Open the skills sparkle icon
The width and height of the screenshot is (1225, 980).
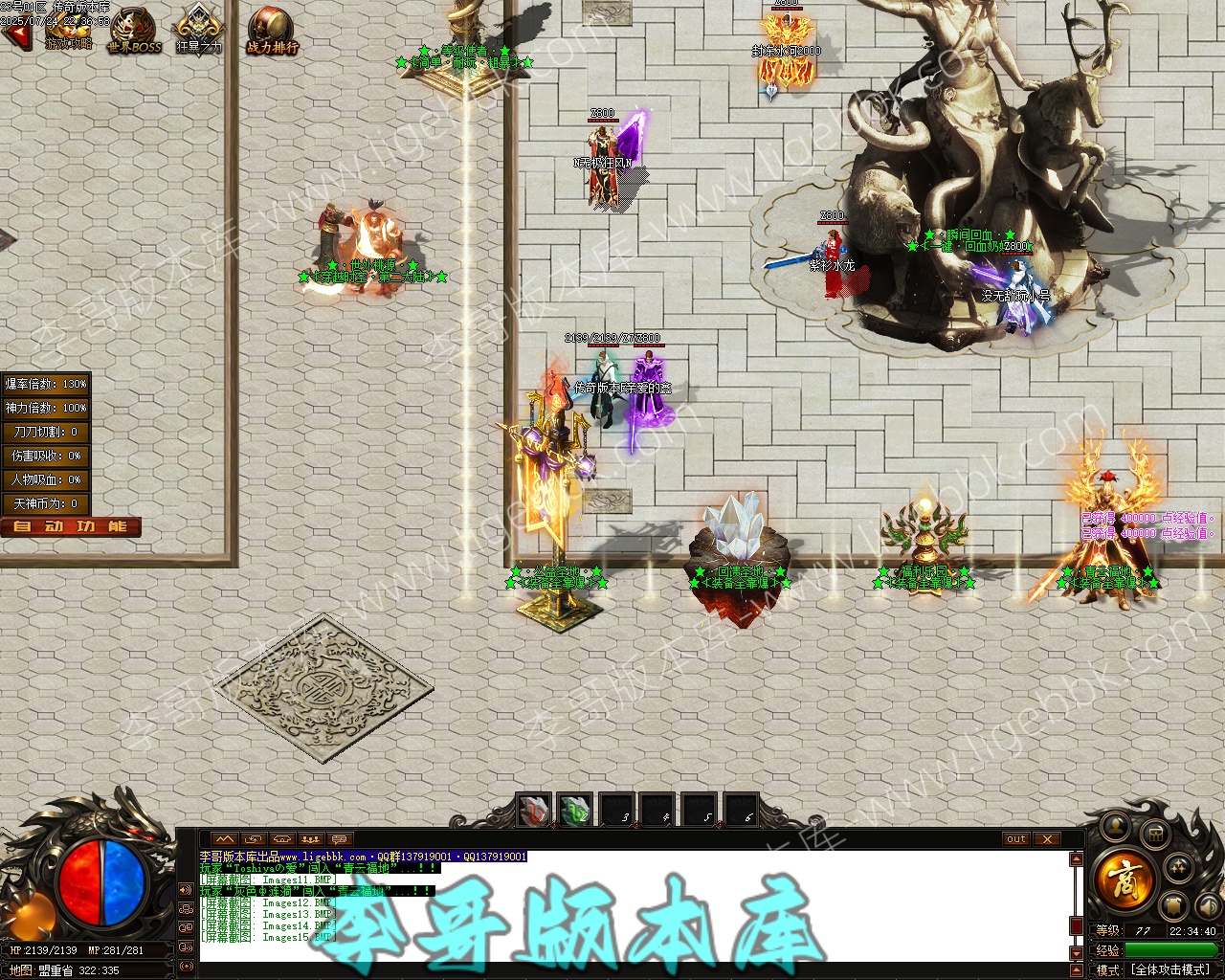1179,868
